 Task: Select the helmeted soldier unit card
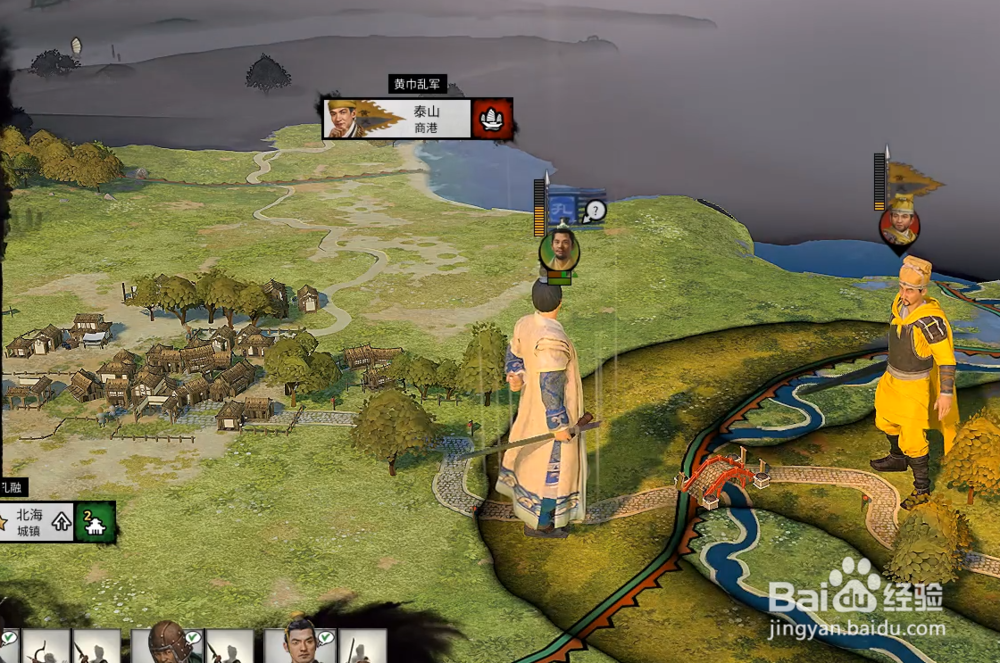pyautogui.click(x=167, y=645)
